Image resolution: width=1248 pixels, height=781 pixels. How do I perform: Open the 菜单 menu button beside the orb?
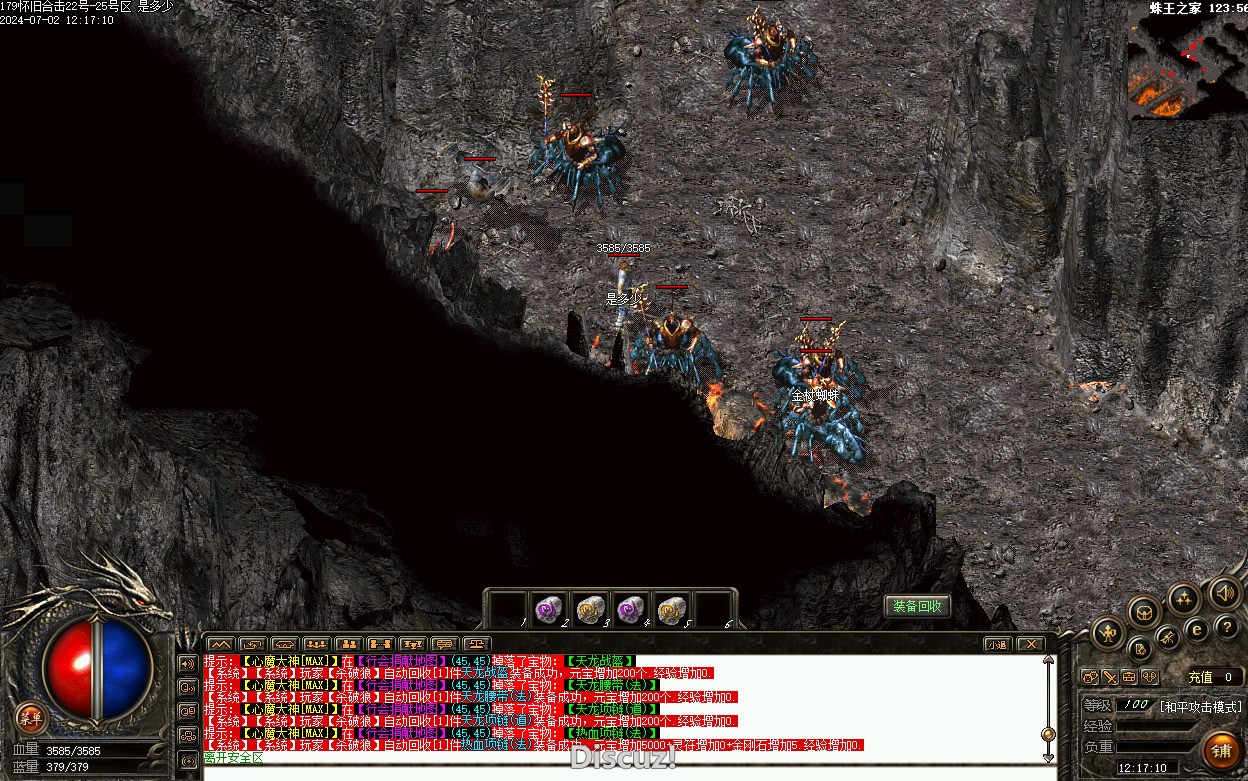coord(31,716)
